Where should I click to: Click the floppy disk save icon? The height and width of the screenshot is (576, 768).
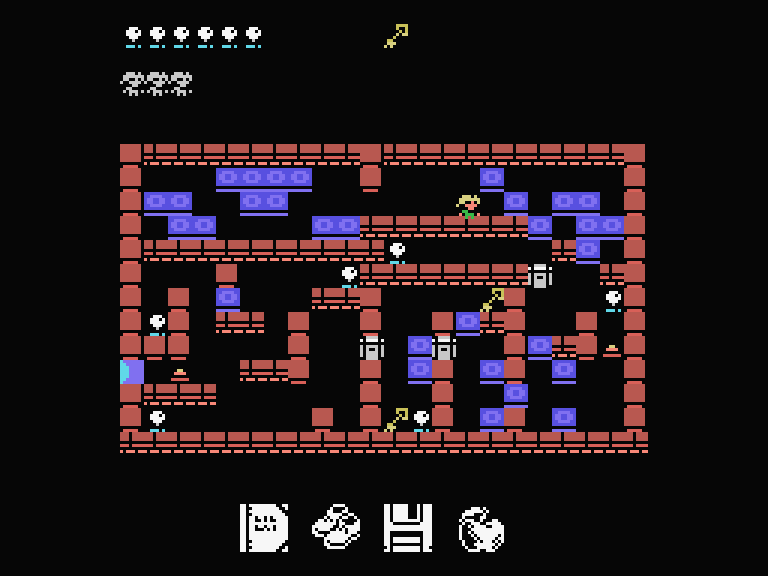tap(408, 527)
